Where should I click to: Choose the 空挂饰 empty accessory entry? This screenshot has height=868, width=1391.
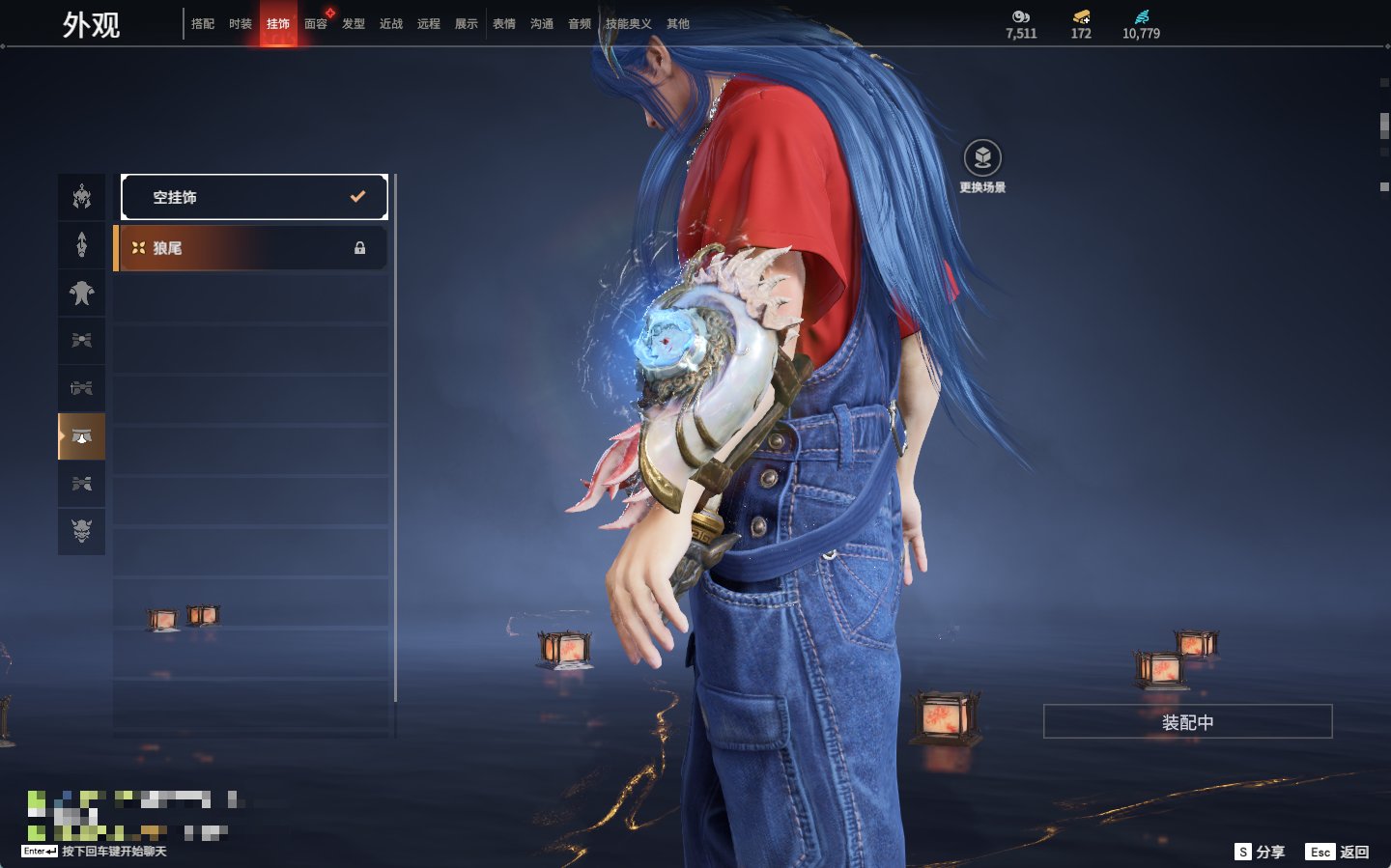254,197
